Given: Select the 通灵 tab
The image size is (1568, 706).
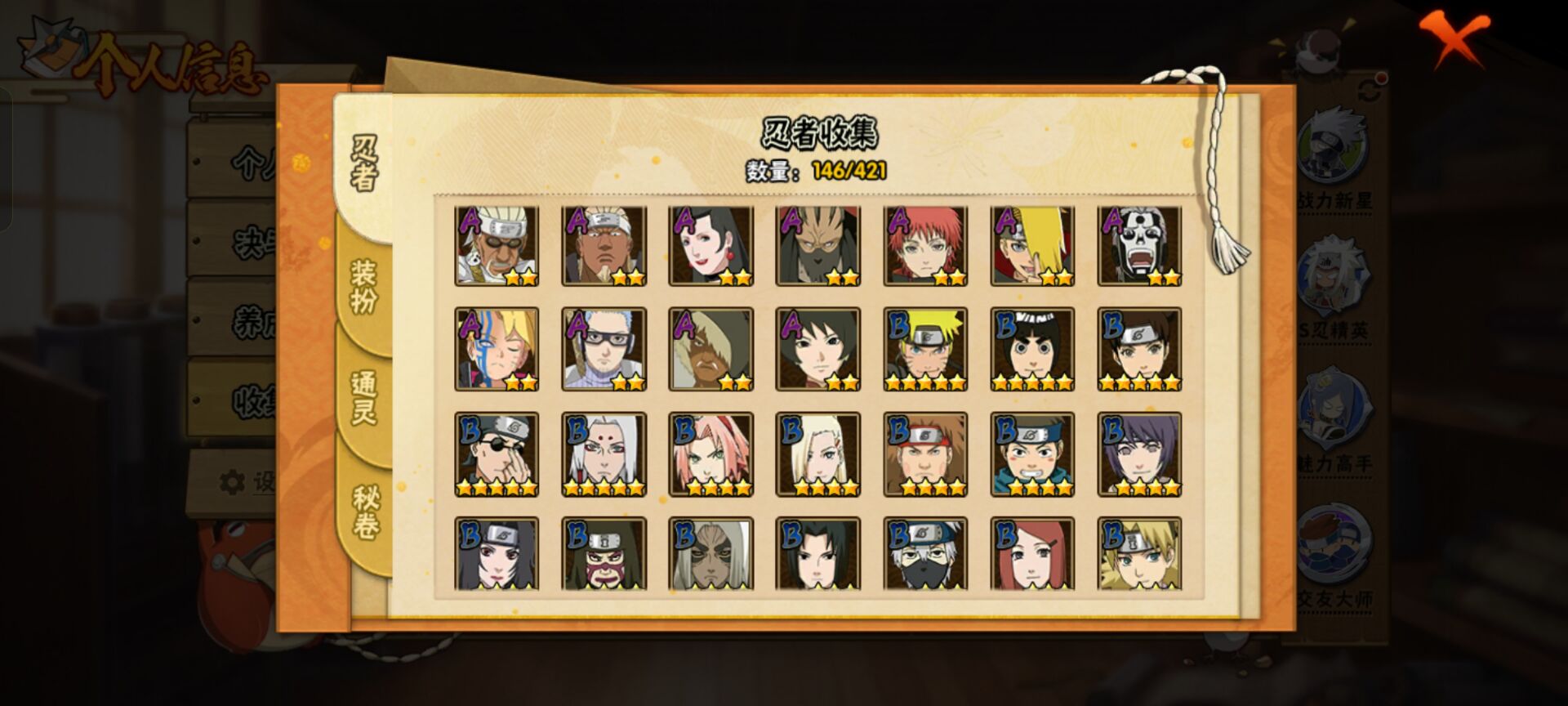Looking at the screenshot, I should pos(364,398).
